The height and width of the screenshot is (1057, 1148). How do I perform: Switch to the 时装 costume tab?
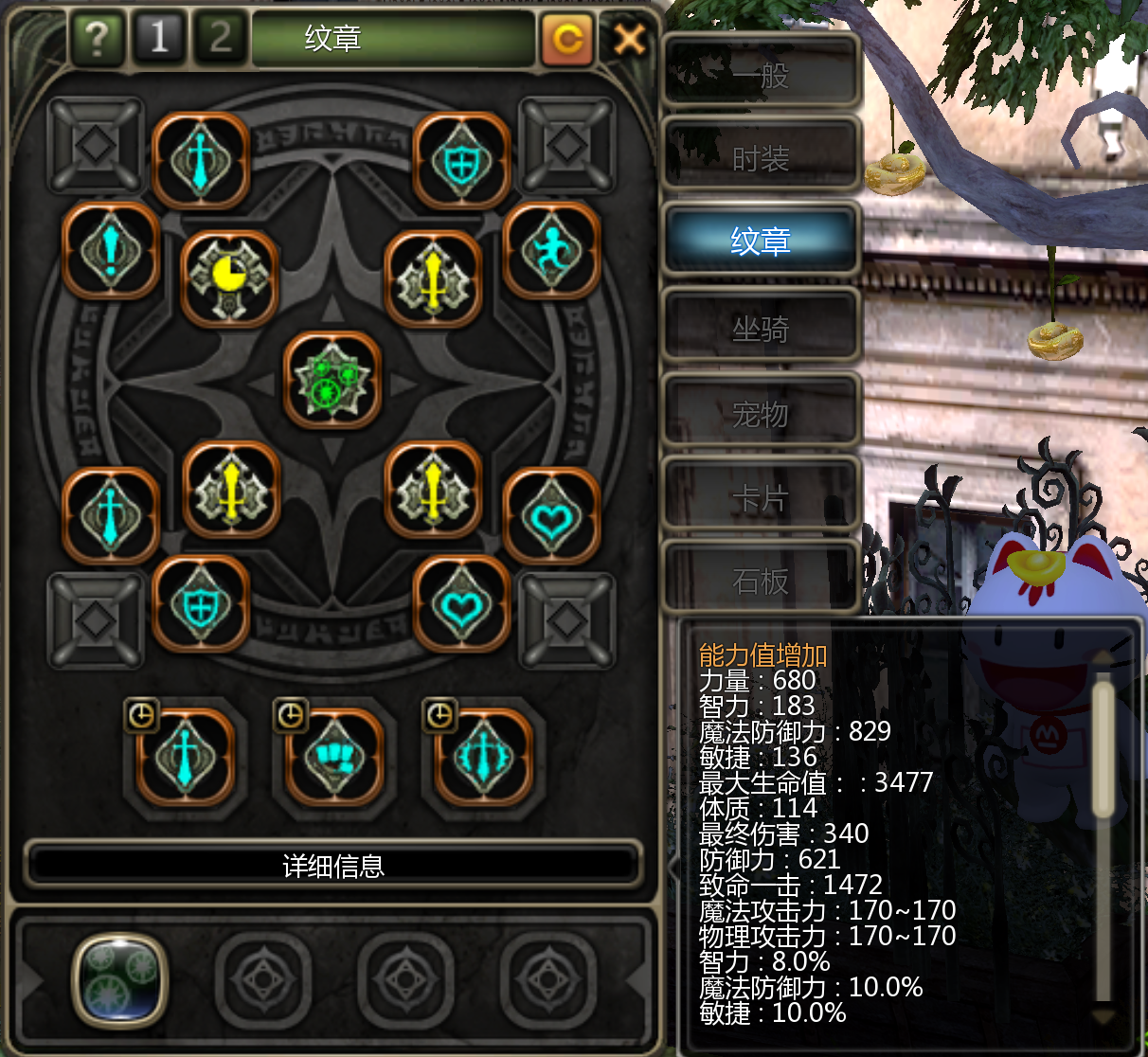pyautogui.click(x=761, y=158)
